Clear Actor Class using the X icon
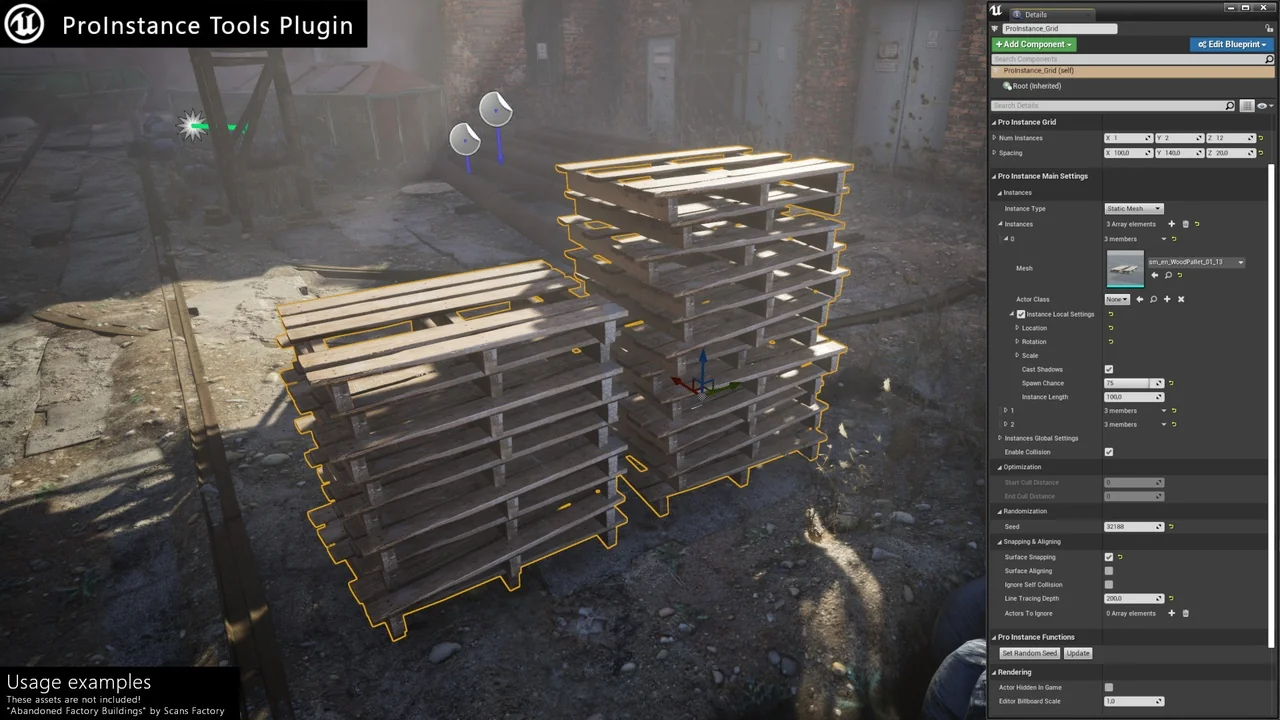 [1180, 299]
